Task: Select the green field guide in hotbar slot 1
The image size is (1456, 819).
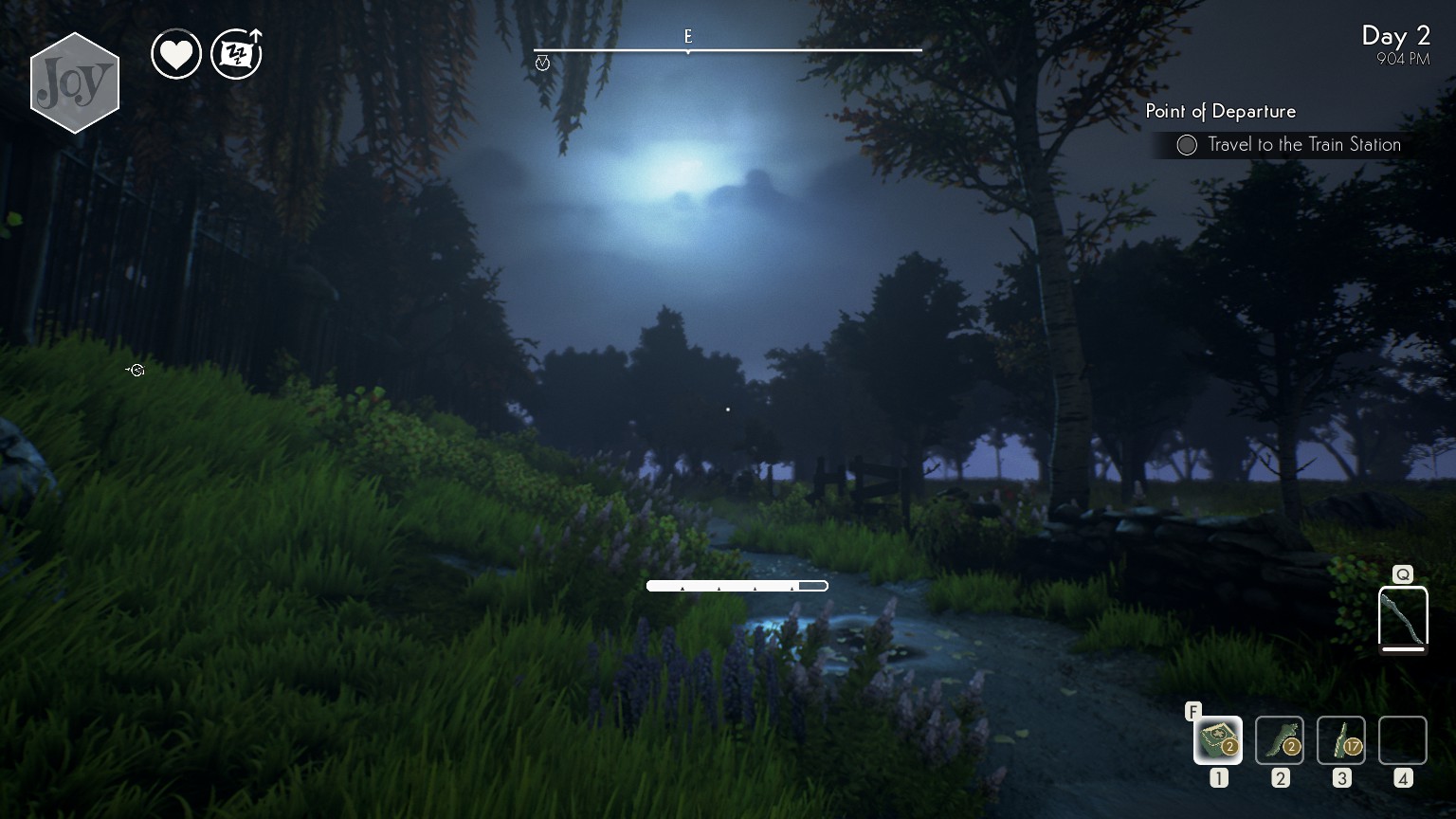Action: click(x=1217, y=739)
